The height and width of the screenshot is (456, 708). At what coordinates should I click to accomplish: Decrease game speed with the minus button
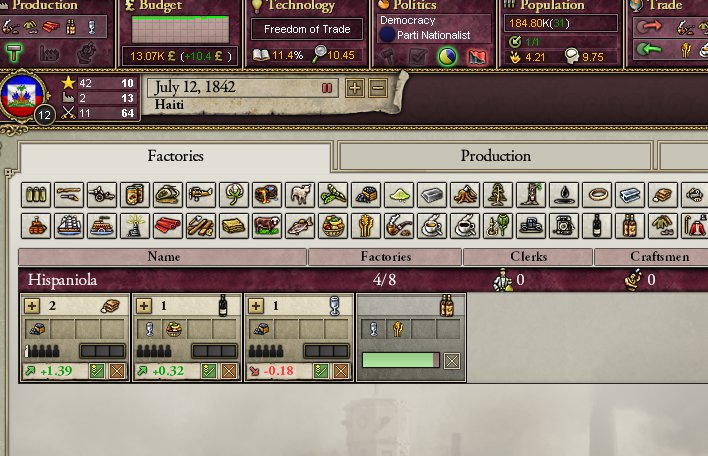377,88
